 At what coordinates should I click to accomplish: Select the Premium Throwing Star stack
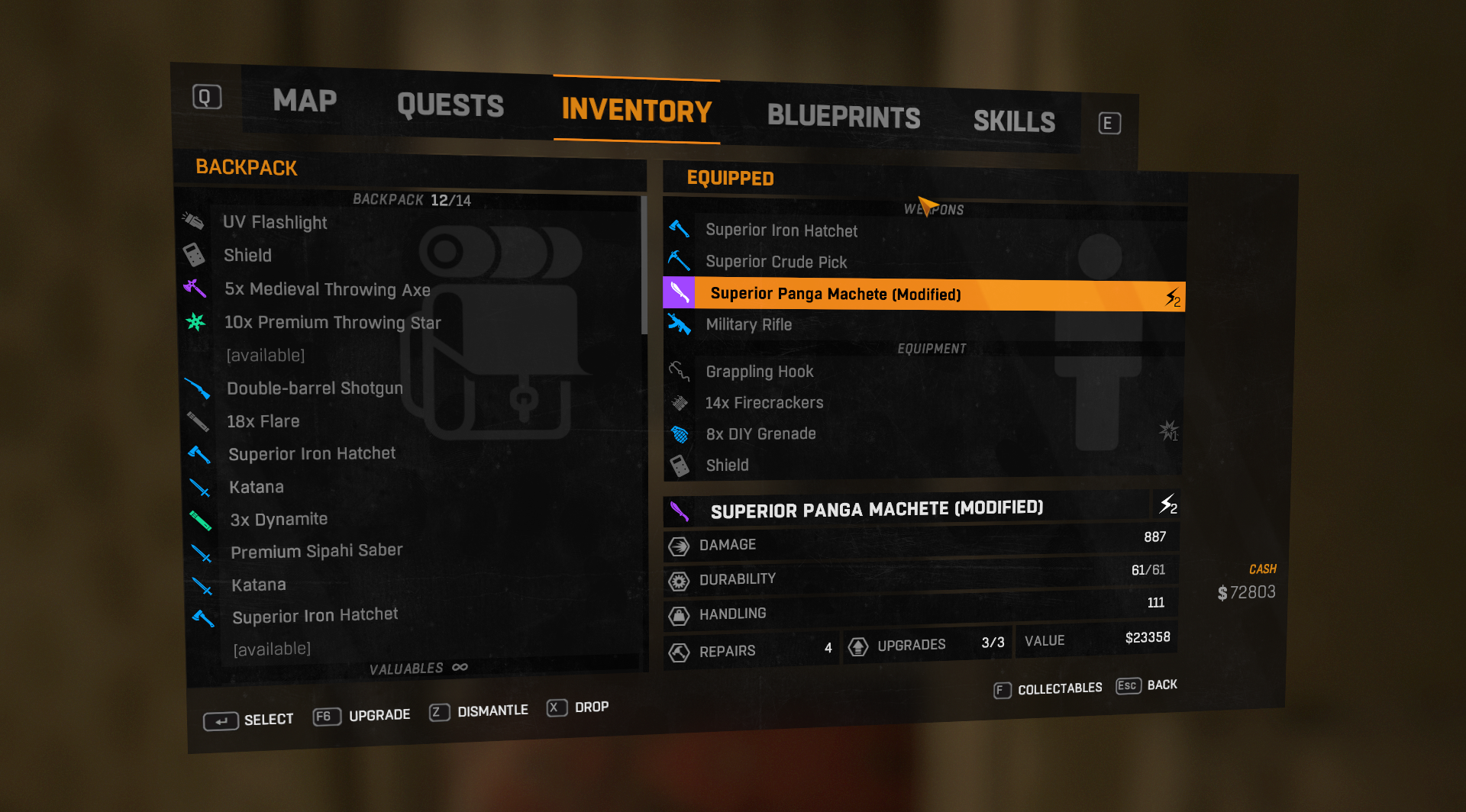coord(332,323)
